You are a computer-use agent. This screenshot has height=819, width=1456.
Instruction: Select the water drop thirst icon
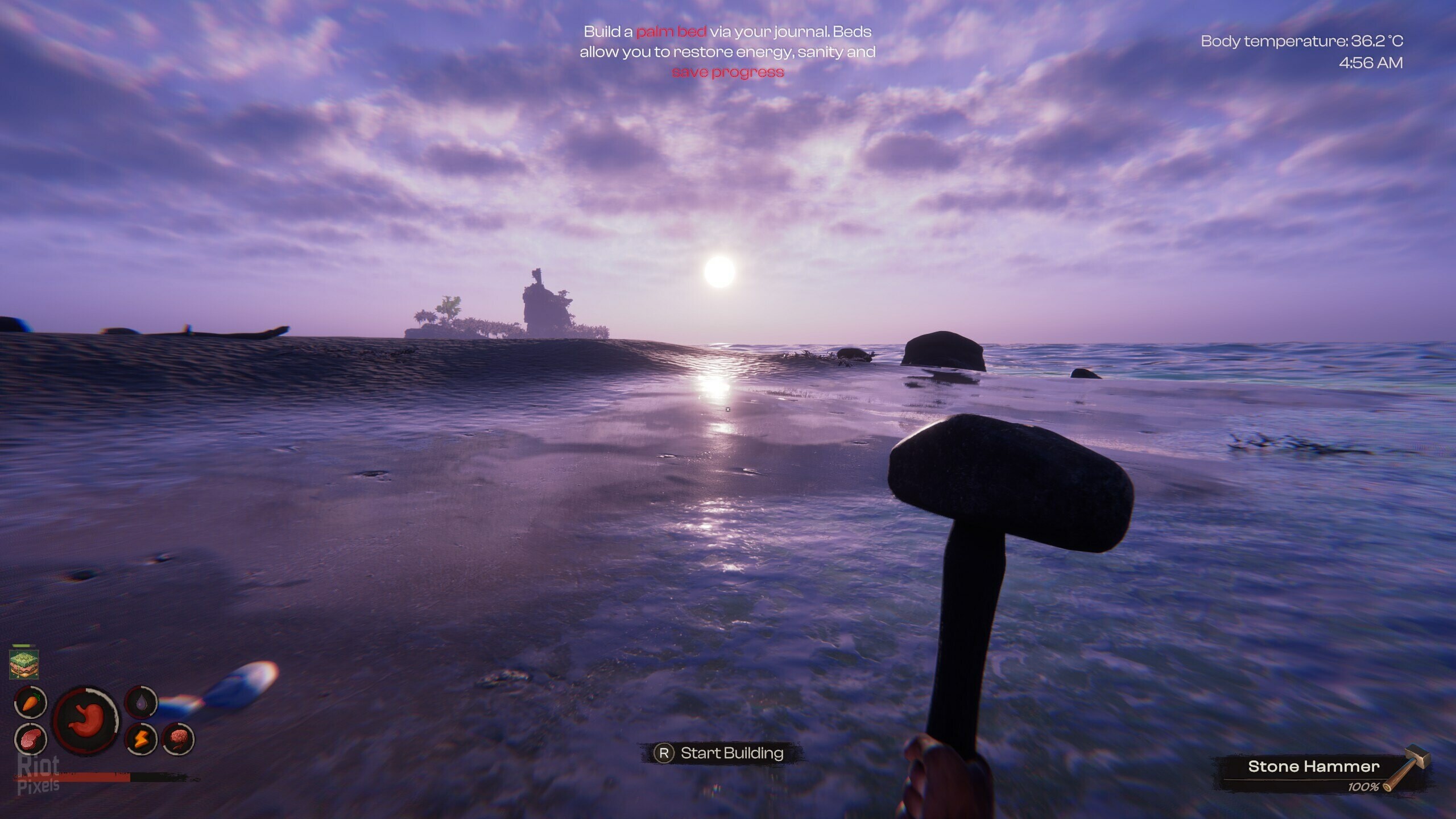140,703
